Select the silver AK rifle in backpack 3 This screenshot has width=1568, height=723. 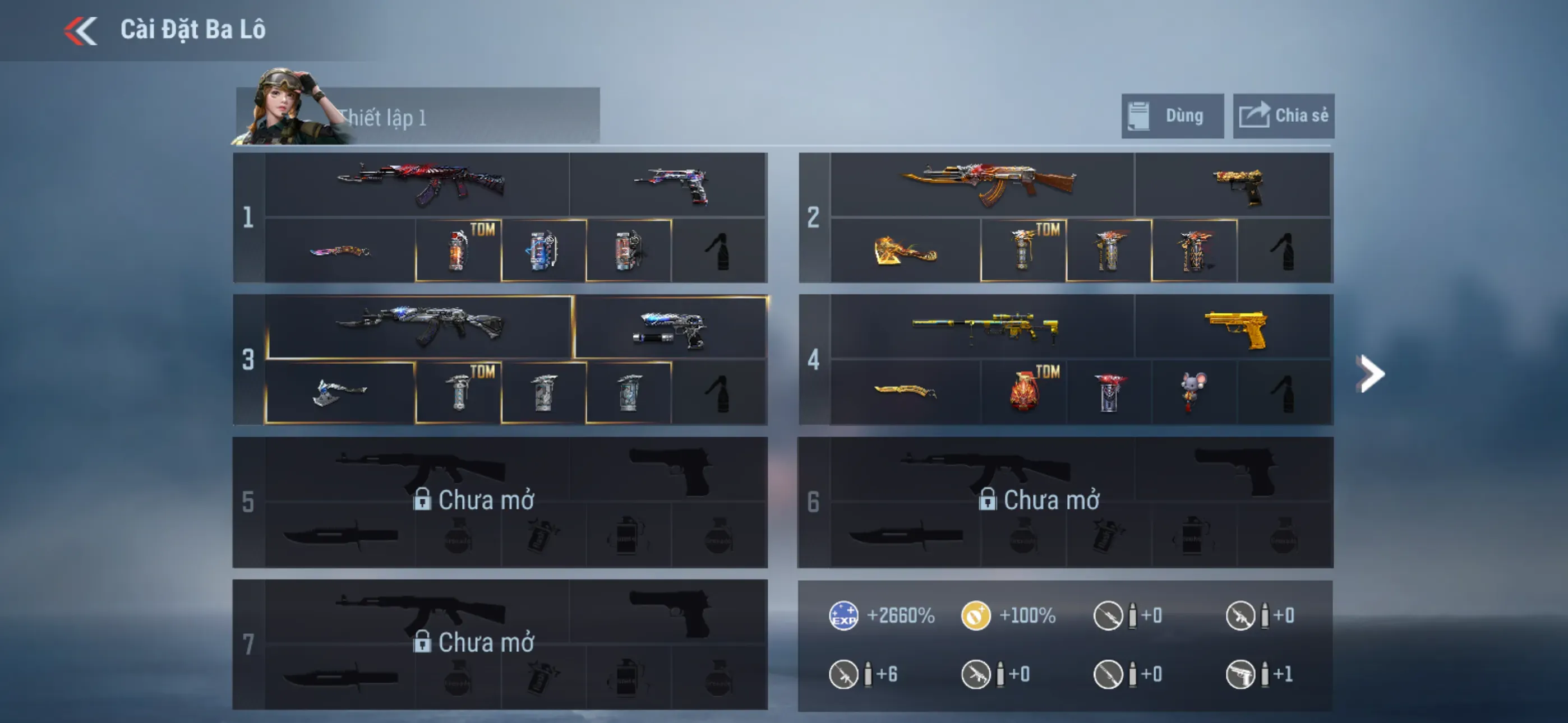coord(420,325)
